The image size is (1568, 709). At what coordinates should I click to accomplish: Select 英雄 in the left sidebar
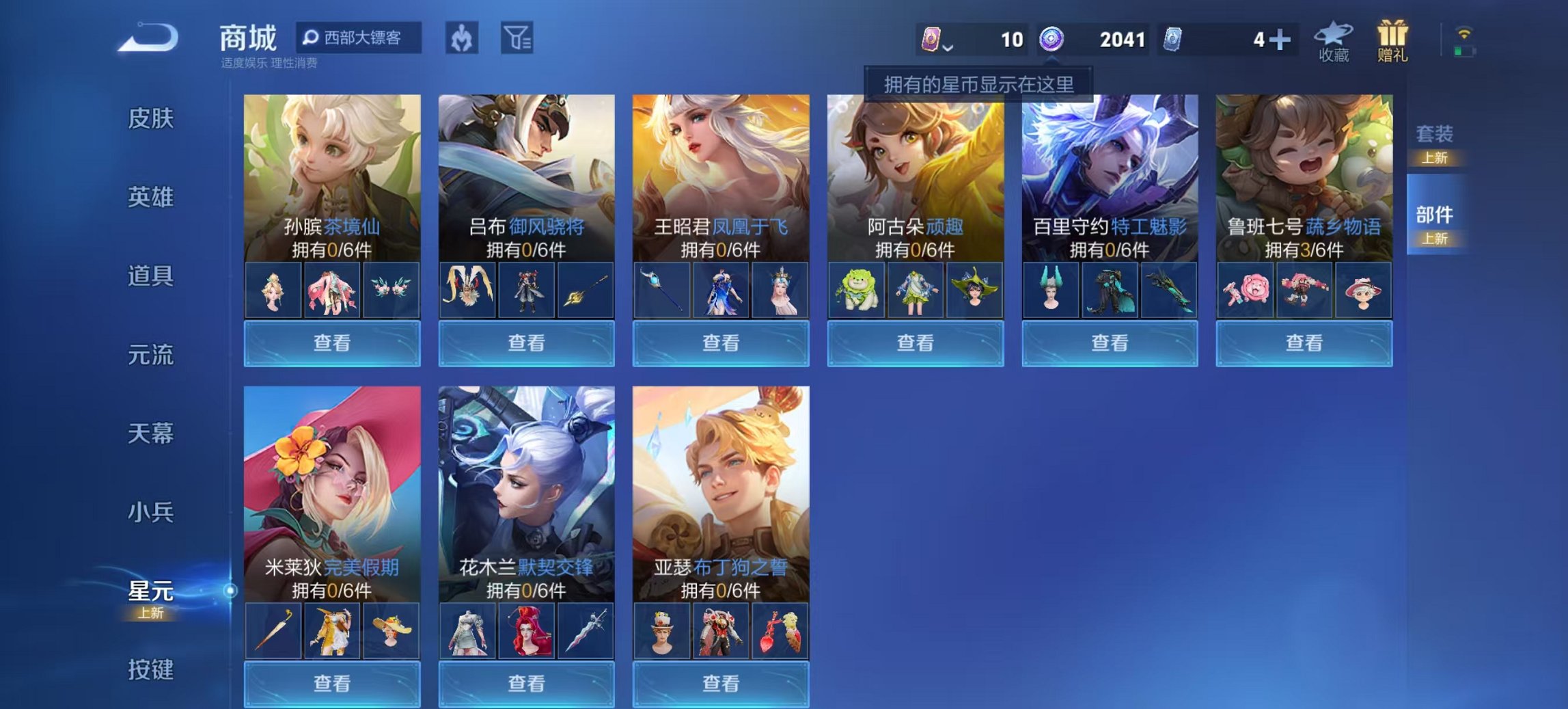152,198
